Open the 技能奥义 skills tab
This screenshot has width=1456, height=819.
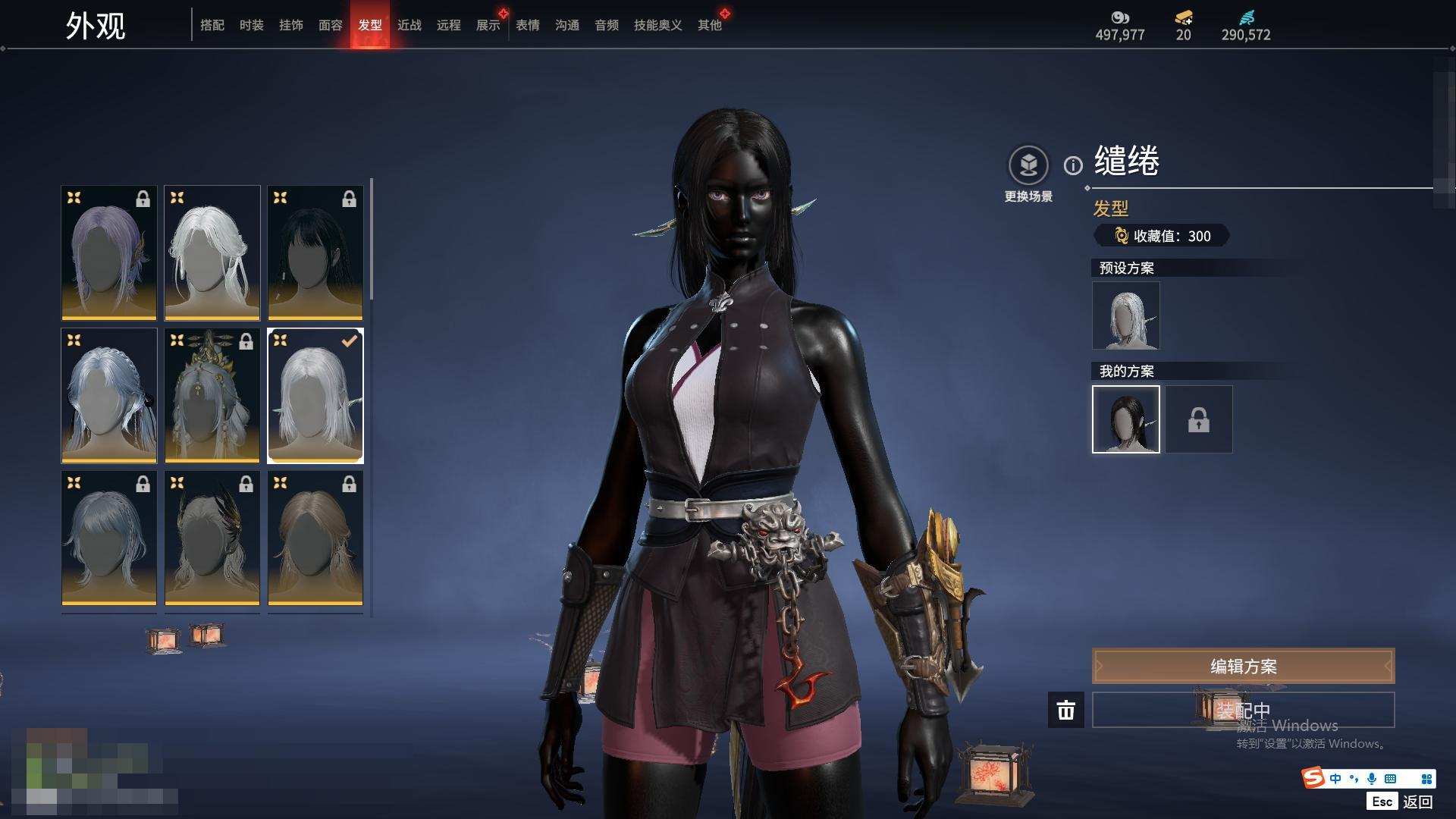click(x=658, y=25)
